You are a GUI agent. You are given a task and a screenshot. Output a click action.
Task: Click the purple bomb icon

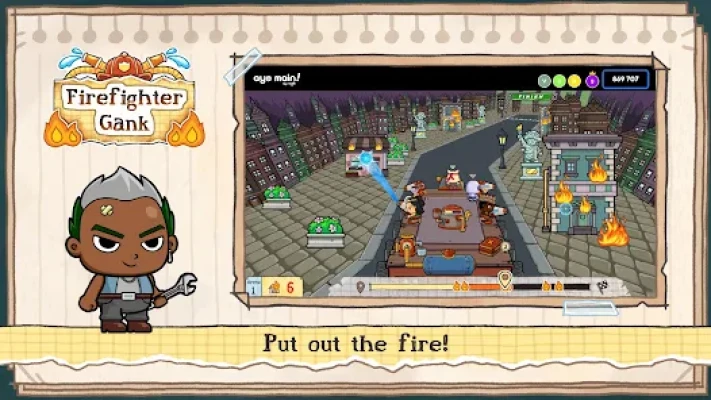point(591,79)
